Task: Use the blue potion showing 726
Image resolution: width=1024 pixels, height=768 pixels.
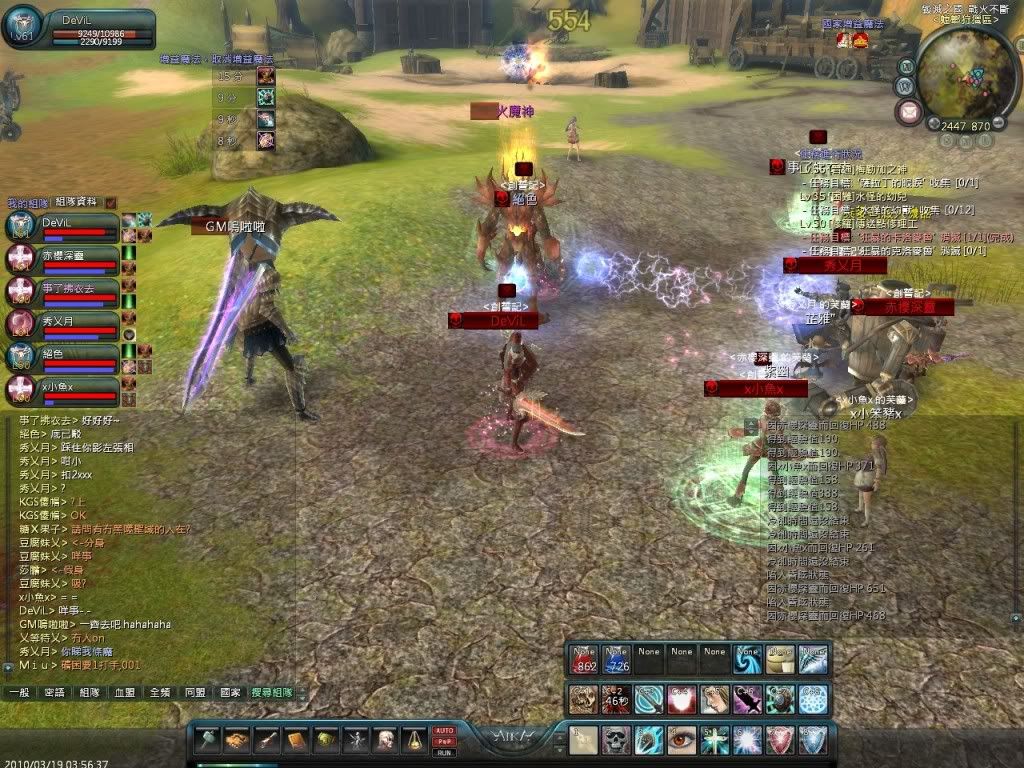Action: pos(616,658)
